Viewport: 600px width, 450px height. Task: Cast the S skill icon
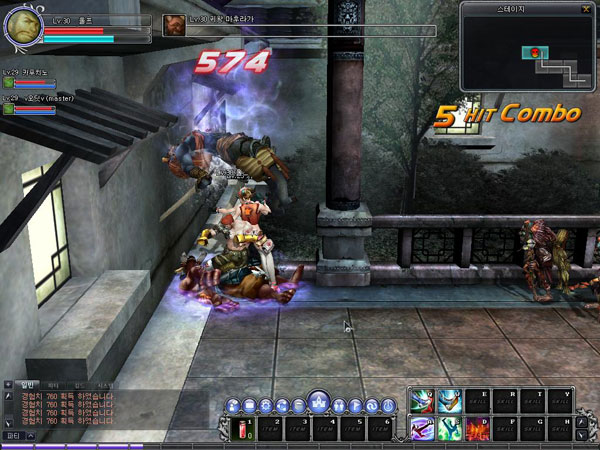point(449,428)
